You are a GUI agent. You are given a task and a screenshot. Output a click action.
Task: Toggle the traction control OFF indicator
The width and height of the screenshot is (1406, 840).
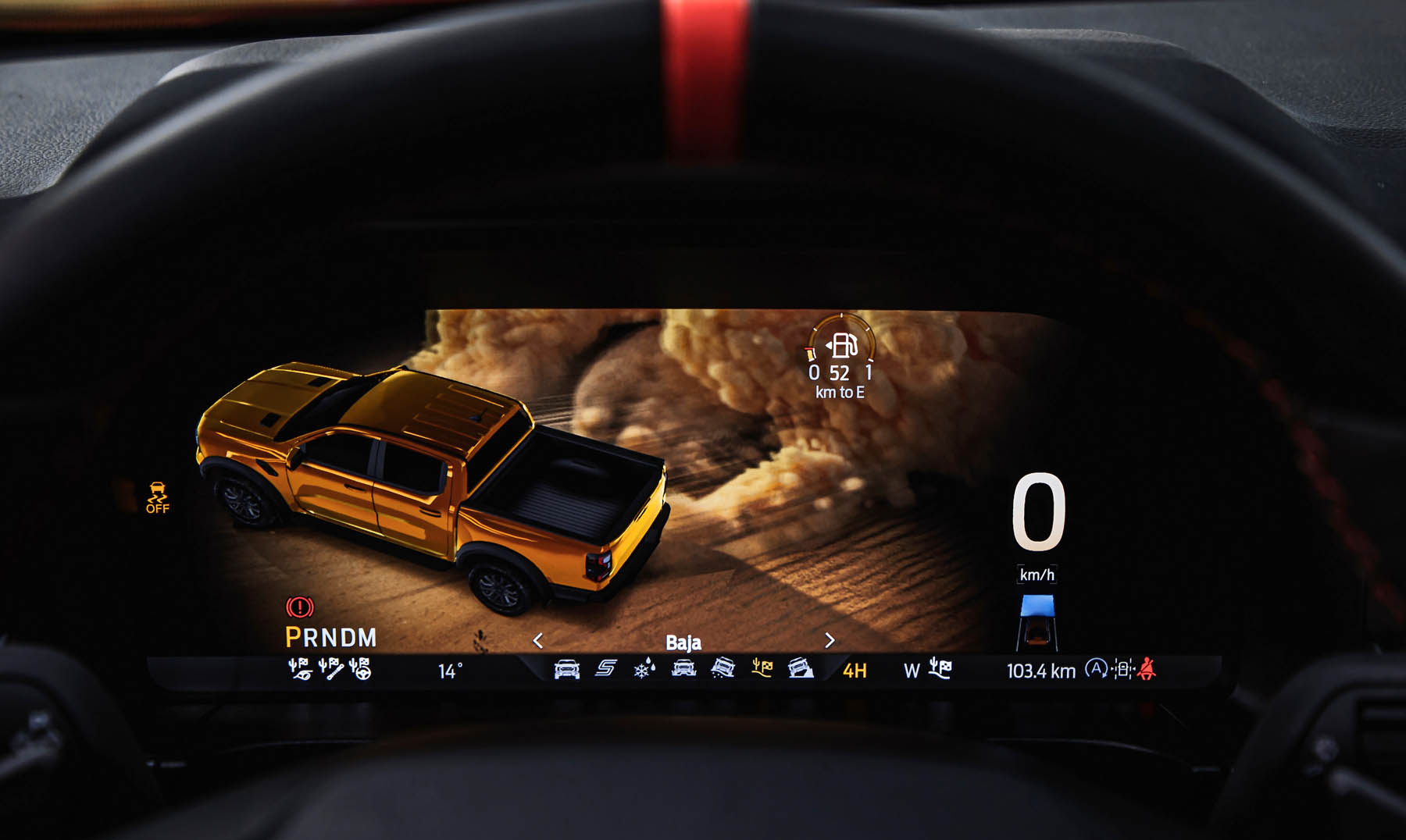pyautogui.click(x=158, y=498)
